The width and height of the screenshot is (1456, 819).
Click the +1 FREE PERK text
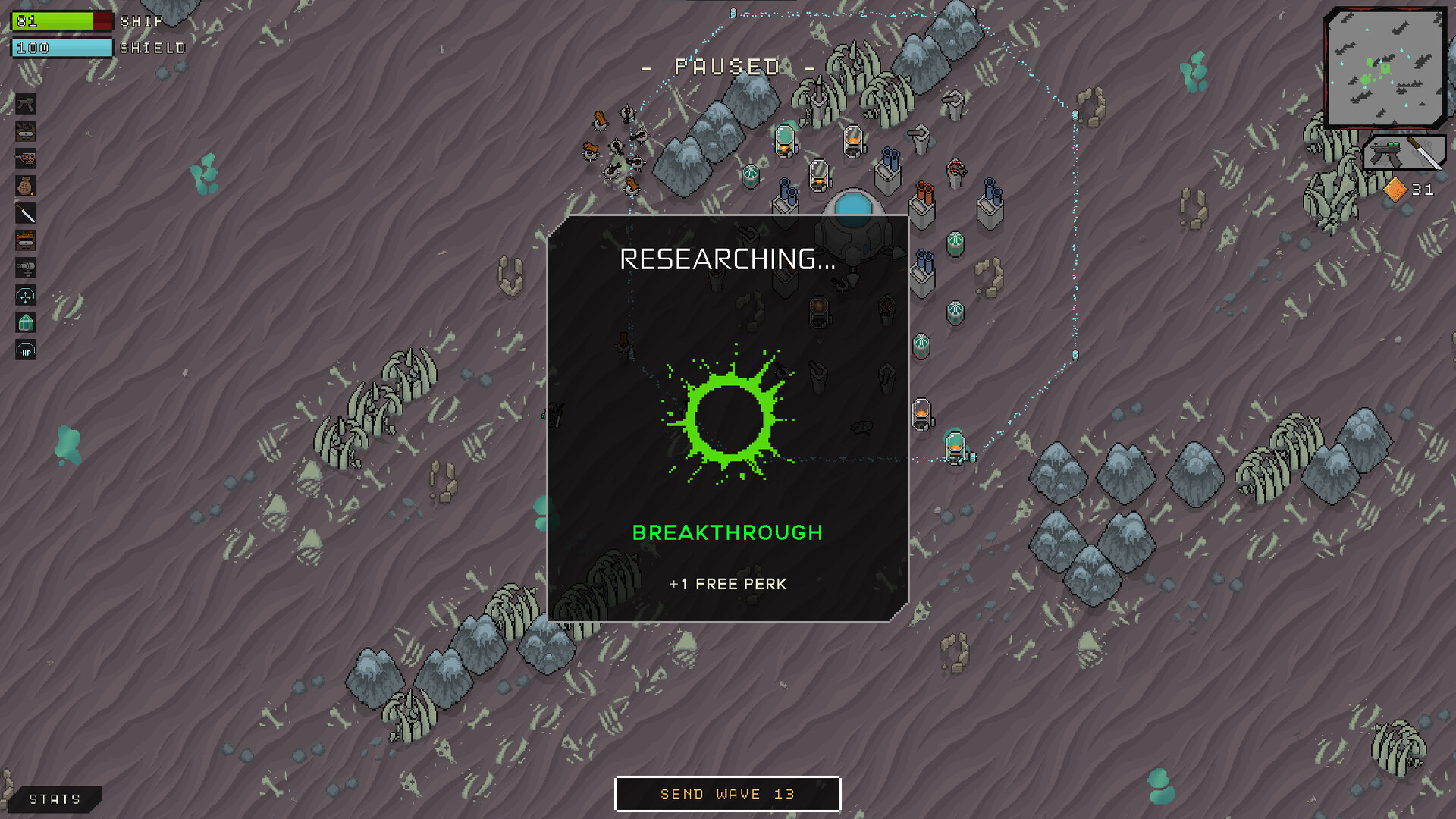coord(728,584)
